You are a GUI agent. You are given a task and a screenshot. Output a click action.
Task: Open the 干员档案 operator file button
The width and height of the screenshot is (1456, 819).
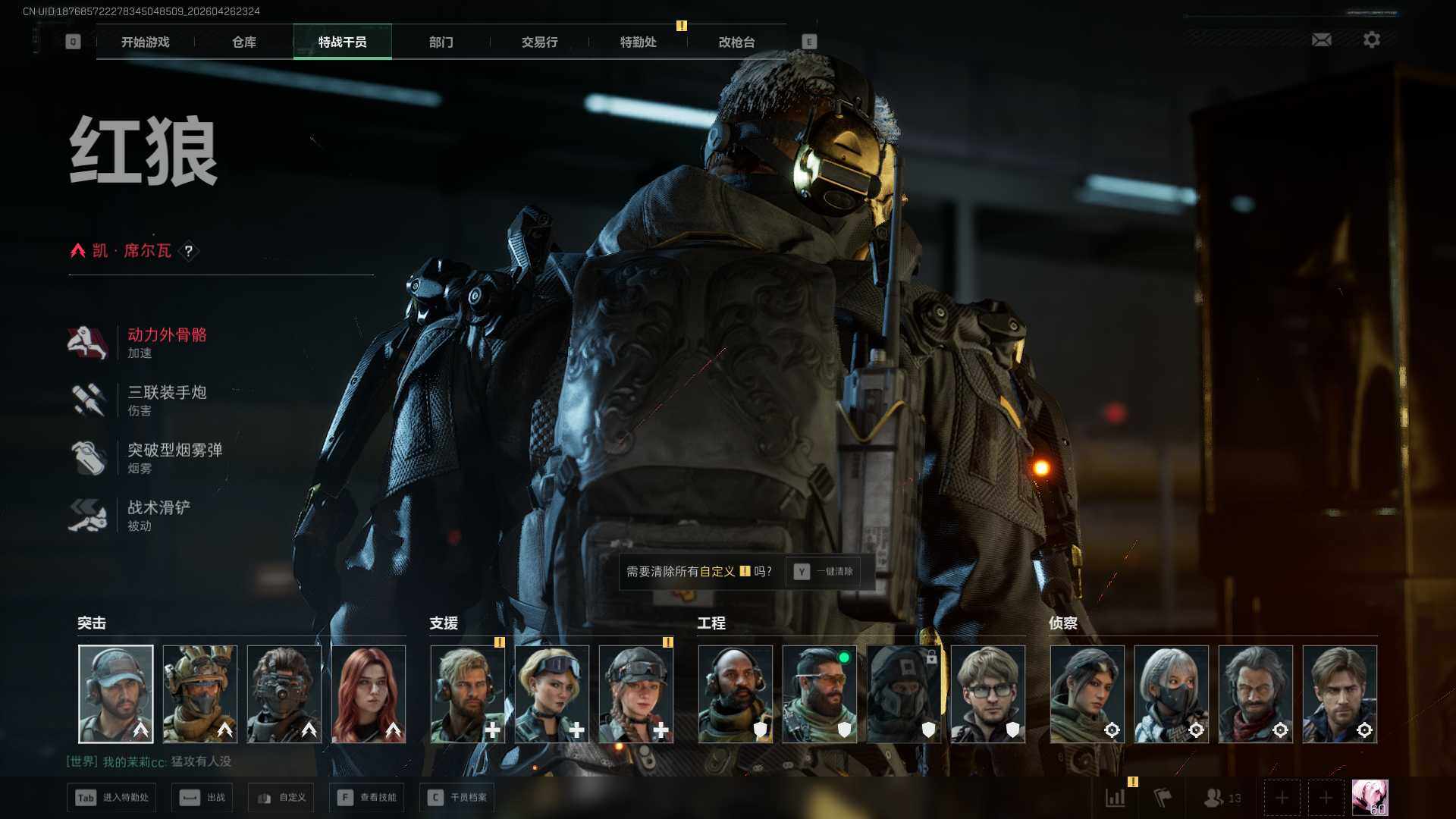click(457, 798)
